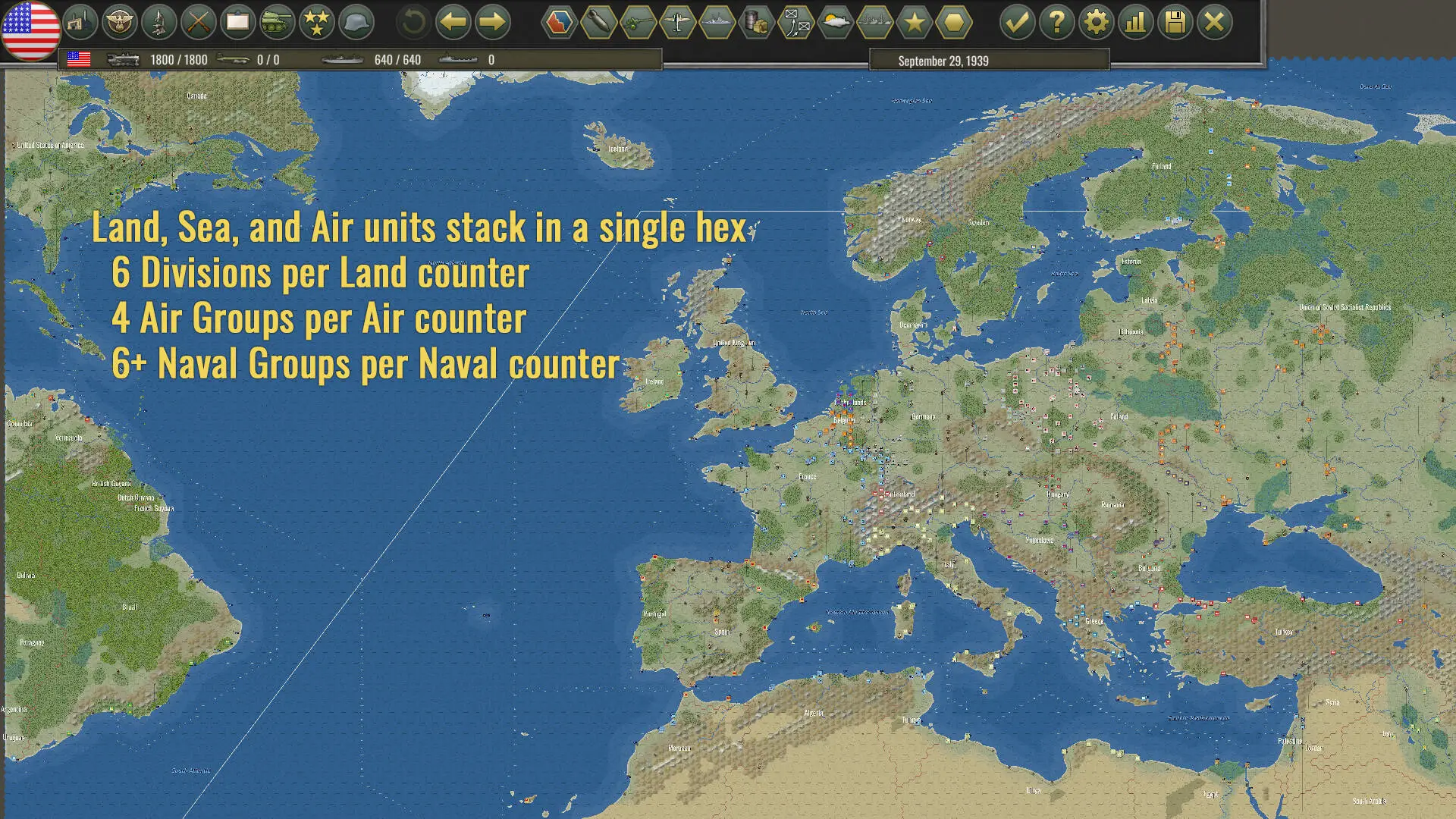This screenshot has width=1456, height=819.
Task: Open the political eagle emblem screen
Action: tap(120, 23)
